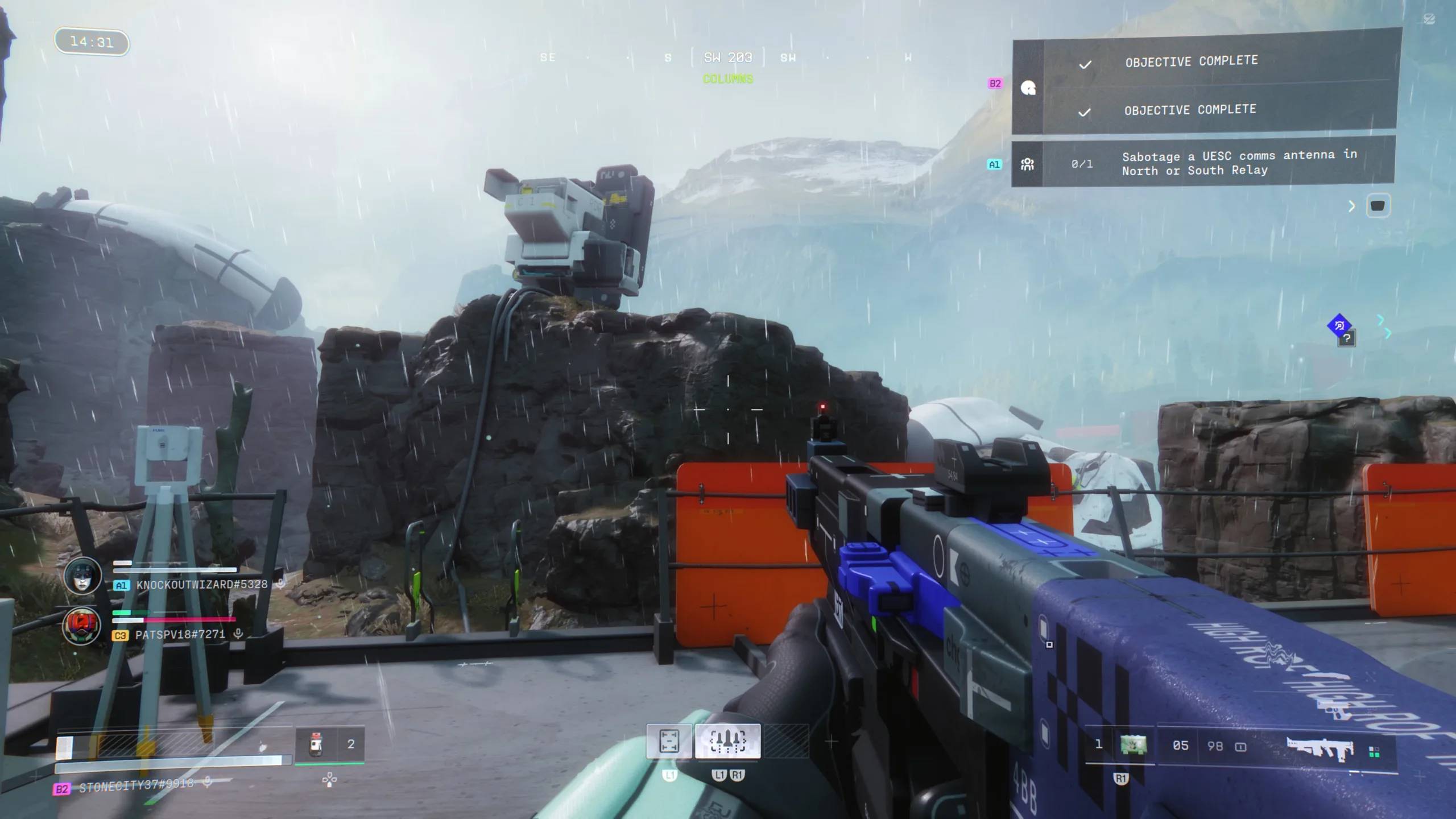Click the white helmet icon beside completed objectives
The width and height of the screenshot is (1456, 819).
1028,88
